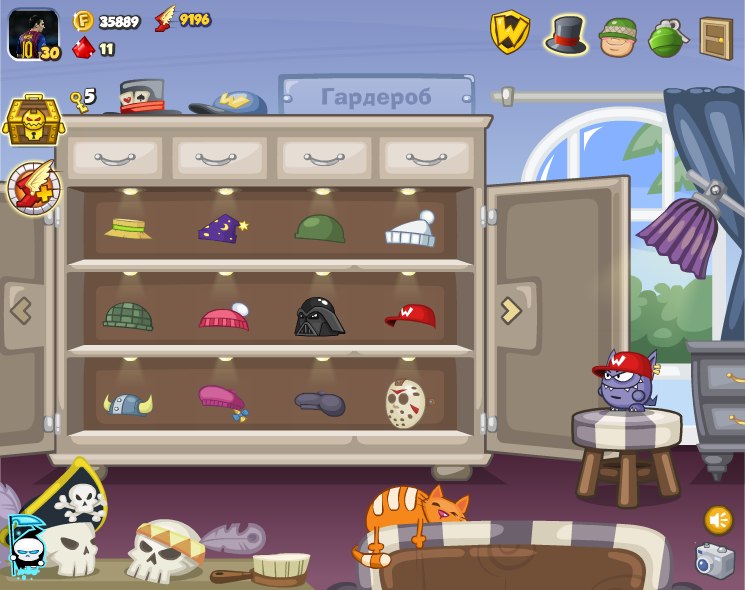Pick the plain green army helmet
745x590 pixels.
[x=320, y=228]
